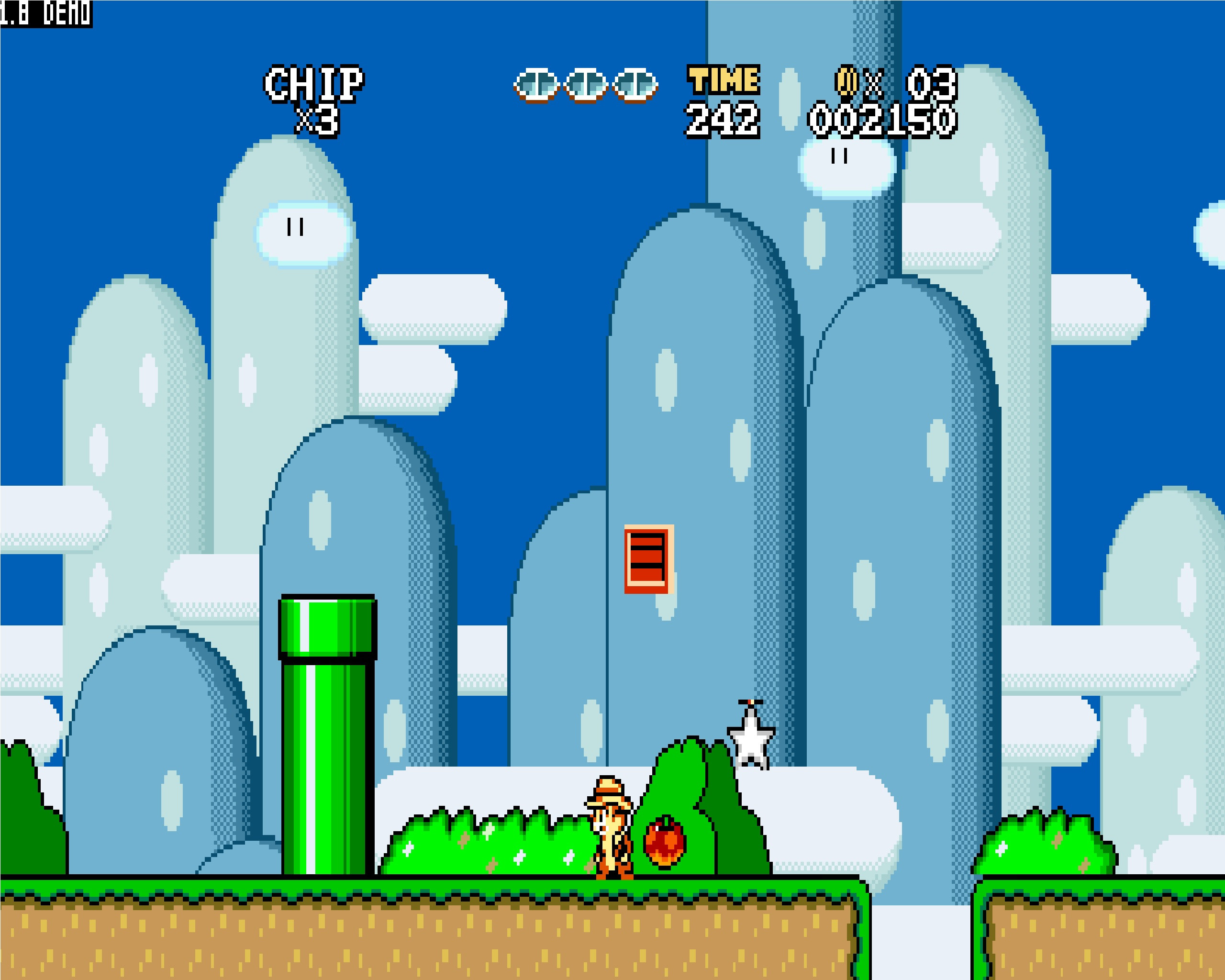Click the 1.8 DEMO version text
Screen dimensions: 1225x980
pyautogui.click(x=45, y=12)
